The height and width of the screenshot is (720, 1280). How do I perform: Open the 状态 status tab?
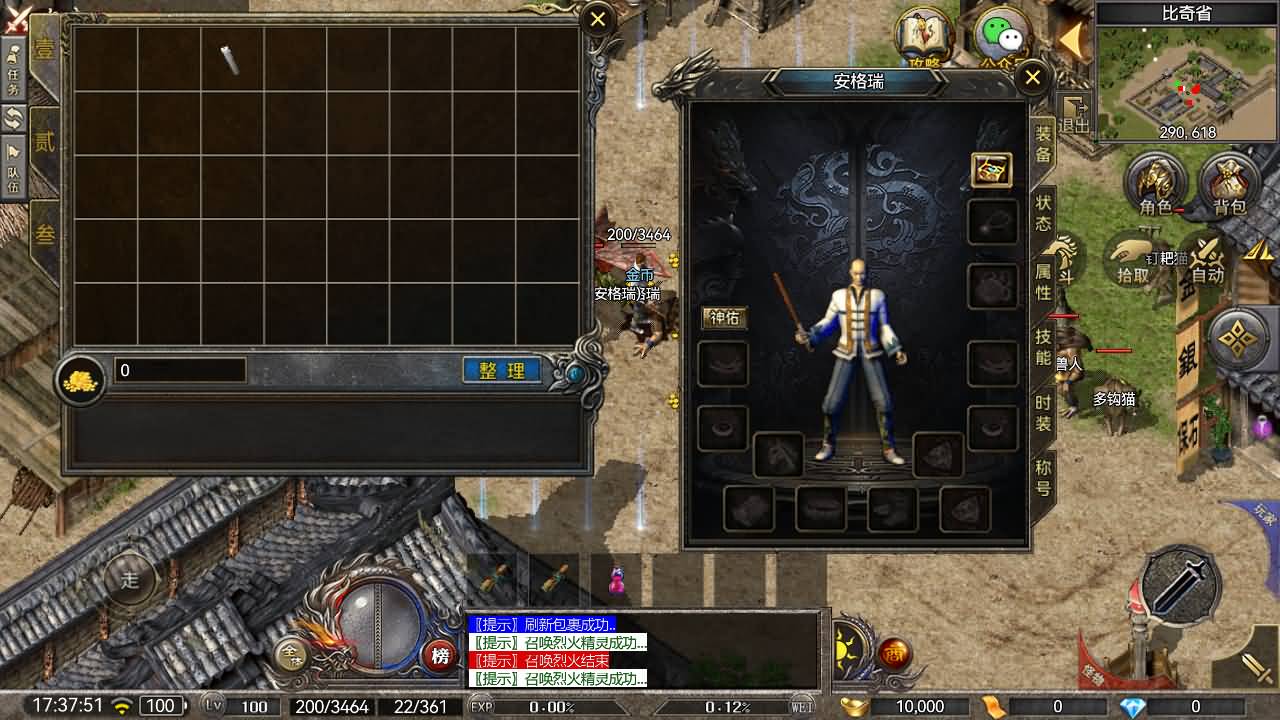point(1043,212)
